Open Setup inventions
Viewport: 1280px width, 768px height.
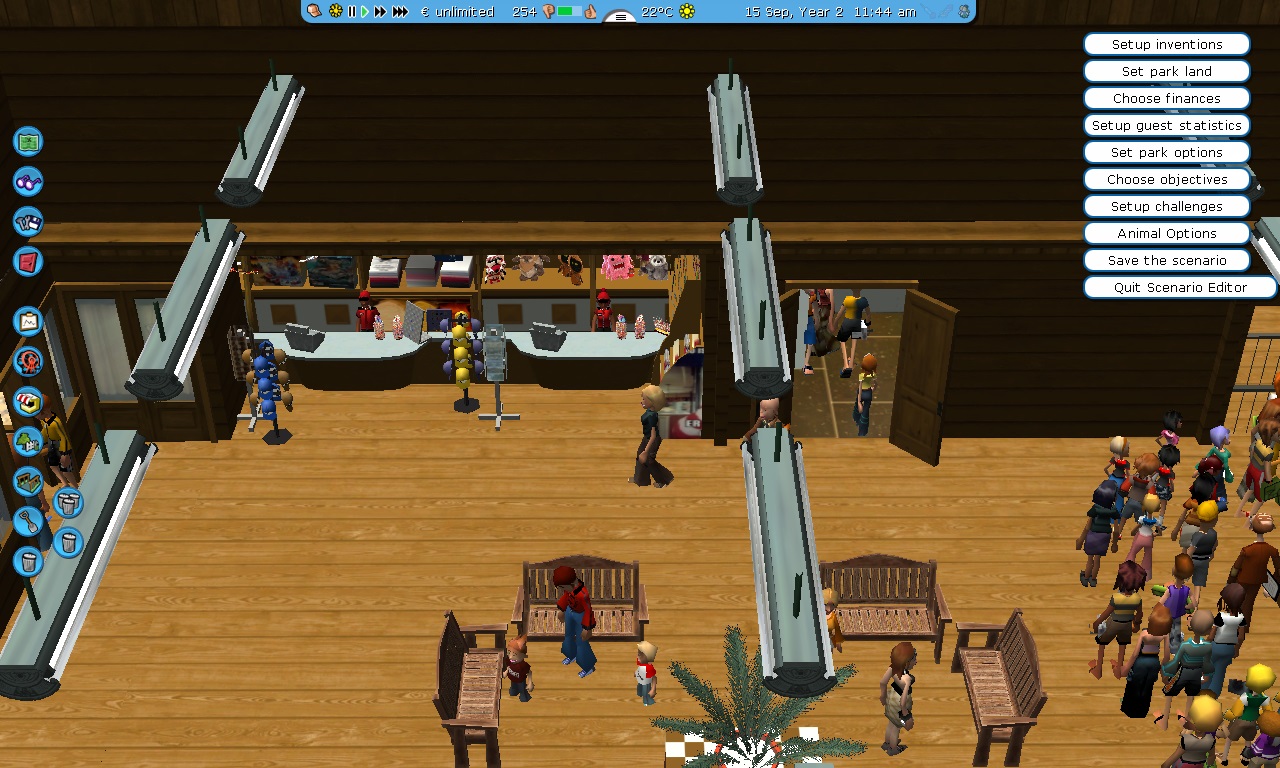(1166, 44)
